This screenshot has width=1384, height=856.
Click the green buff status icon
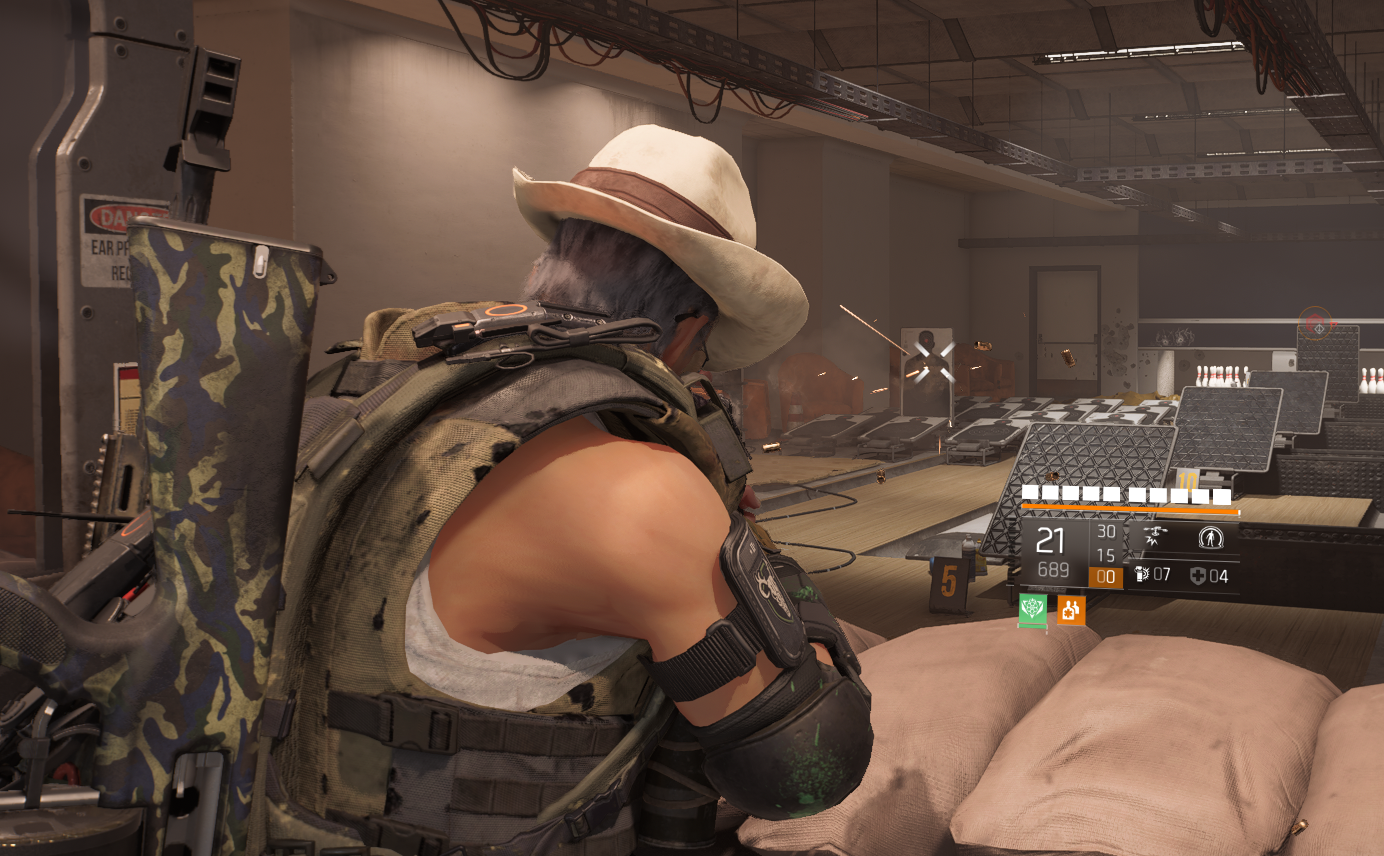point(1033,609)
